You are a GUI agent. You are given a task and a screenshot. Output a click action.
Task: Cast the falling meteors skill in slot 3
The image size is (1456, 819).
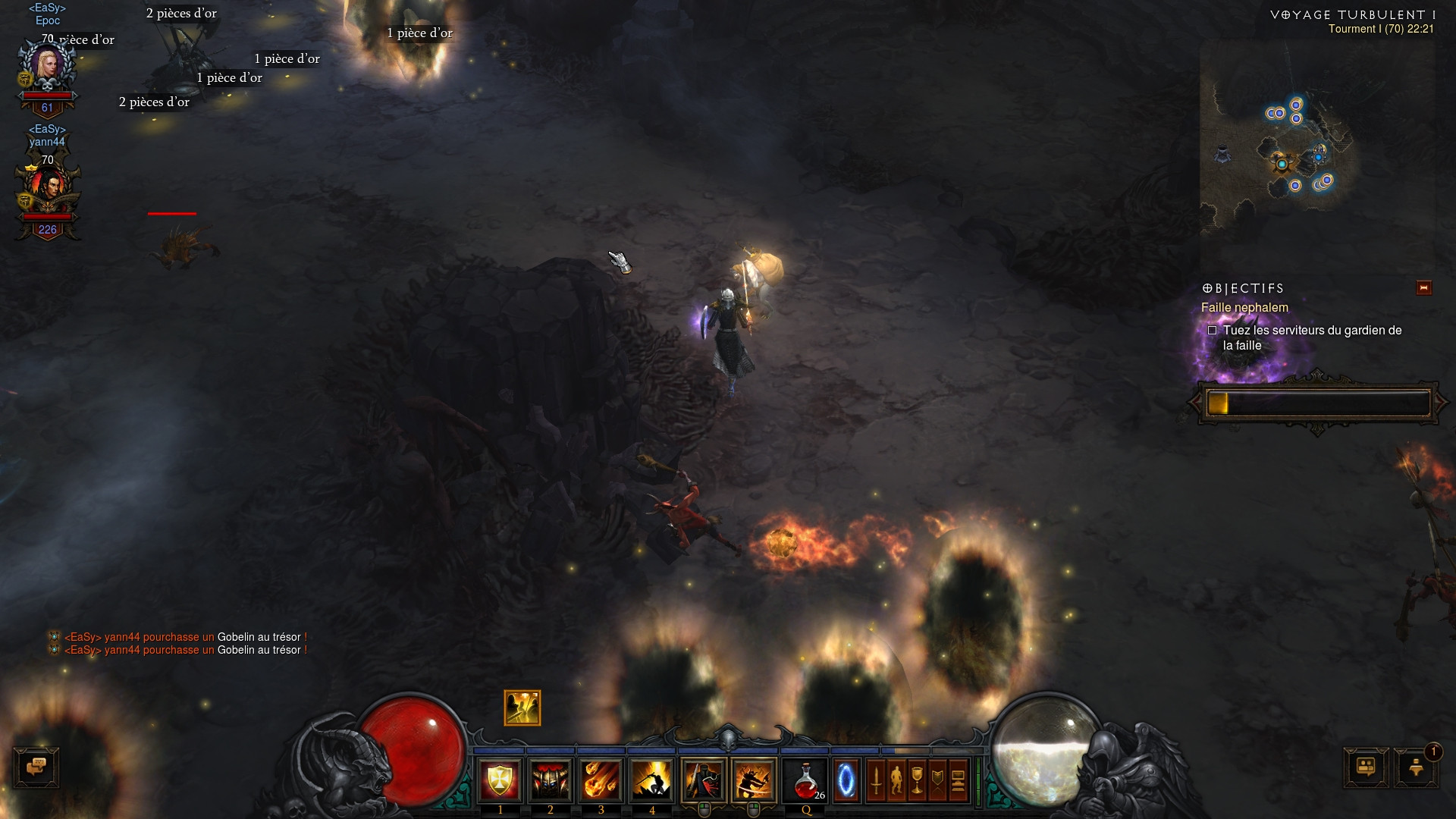pyautogui.click(x=601, y=780)
